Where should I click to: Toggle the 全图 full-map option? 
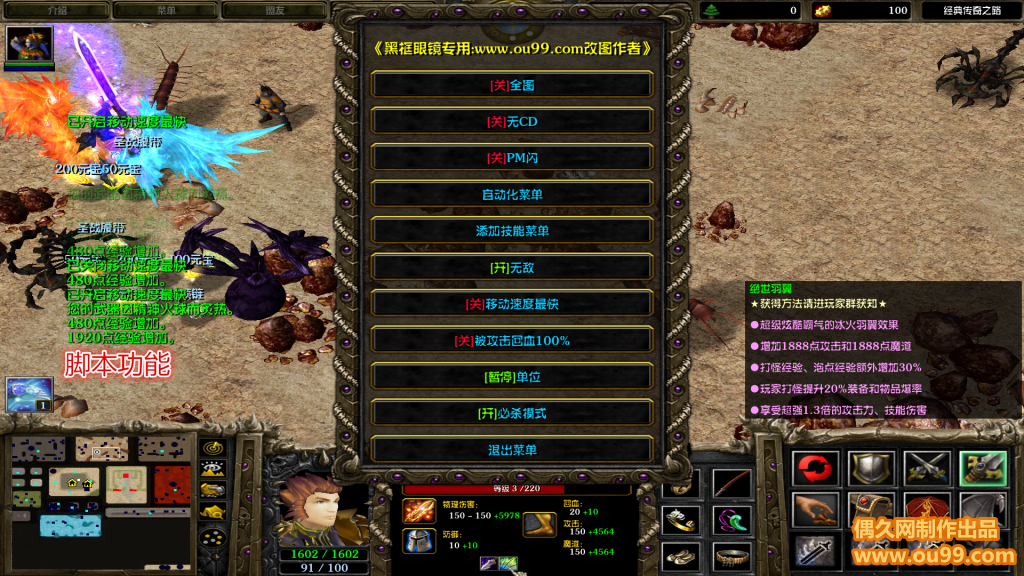tap(512, 85)
